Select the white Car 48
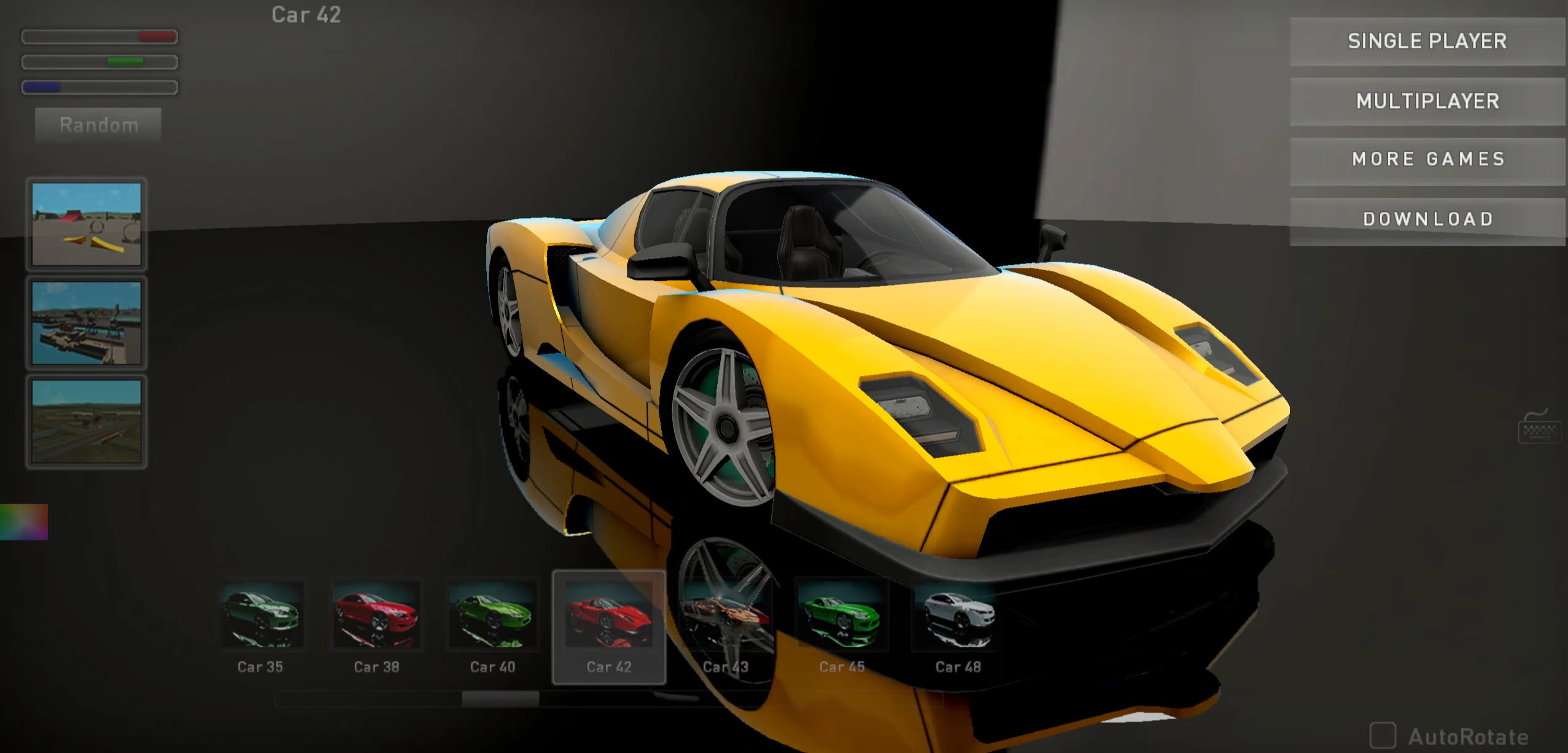The width and height of the screenshot is (1568, 753). pyautogui.click(x=958, y=617)
